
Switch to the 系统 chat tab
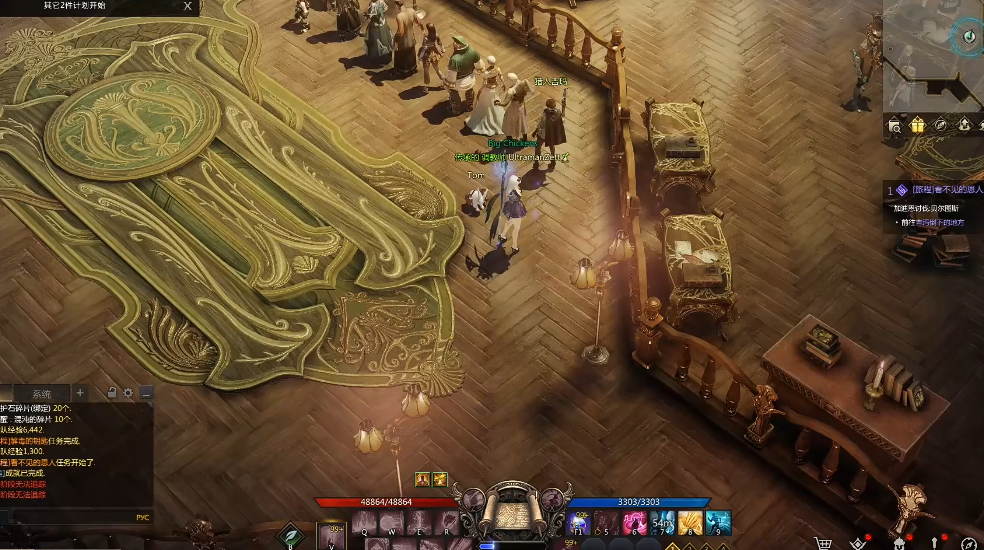41,394
